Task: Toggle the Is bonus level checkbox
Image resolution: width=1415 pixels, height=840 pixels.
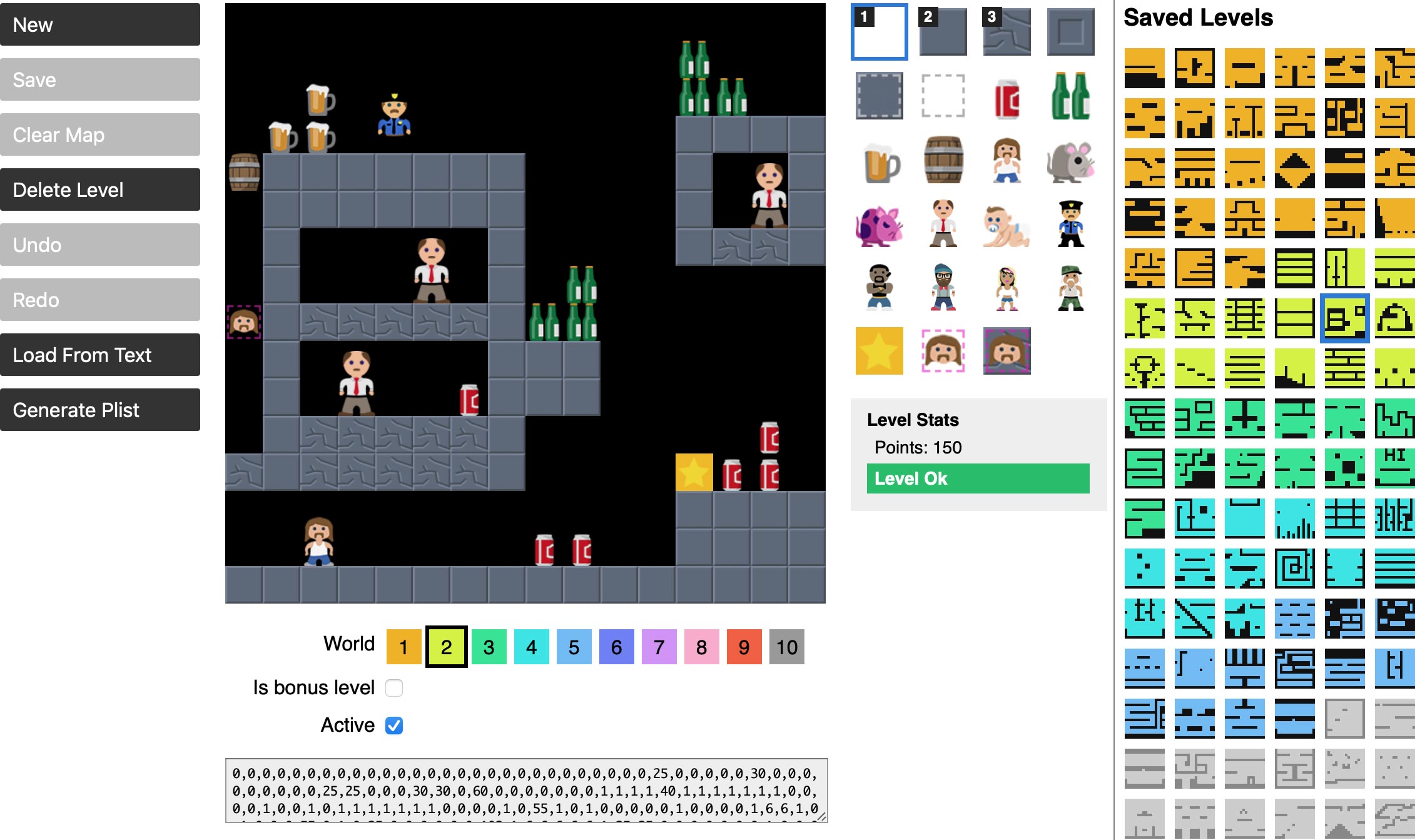Action: click(x=394, y=687)
